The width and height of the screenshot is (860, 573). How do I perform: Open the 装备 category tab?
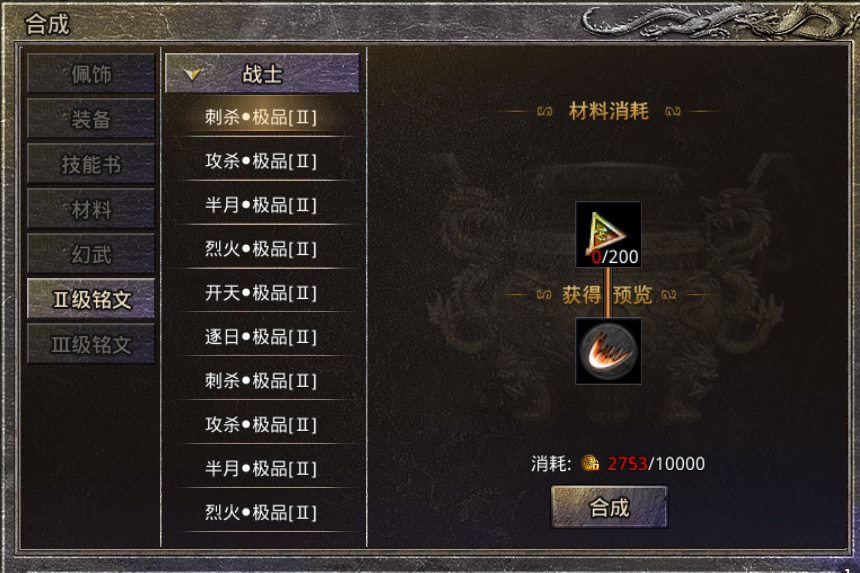pyautogui.click(x=91, y=119)
